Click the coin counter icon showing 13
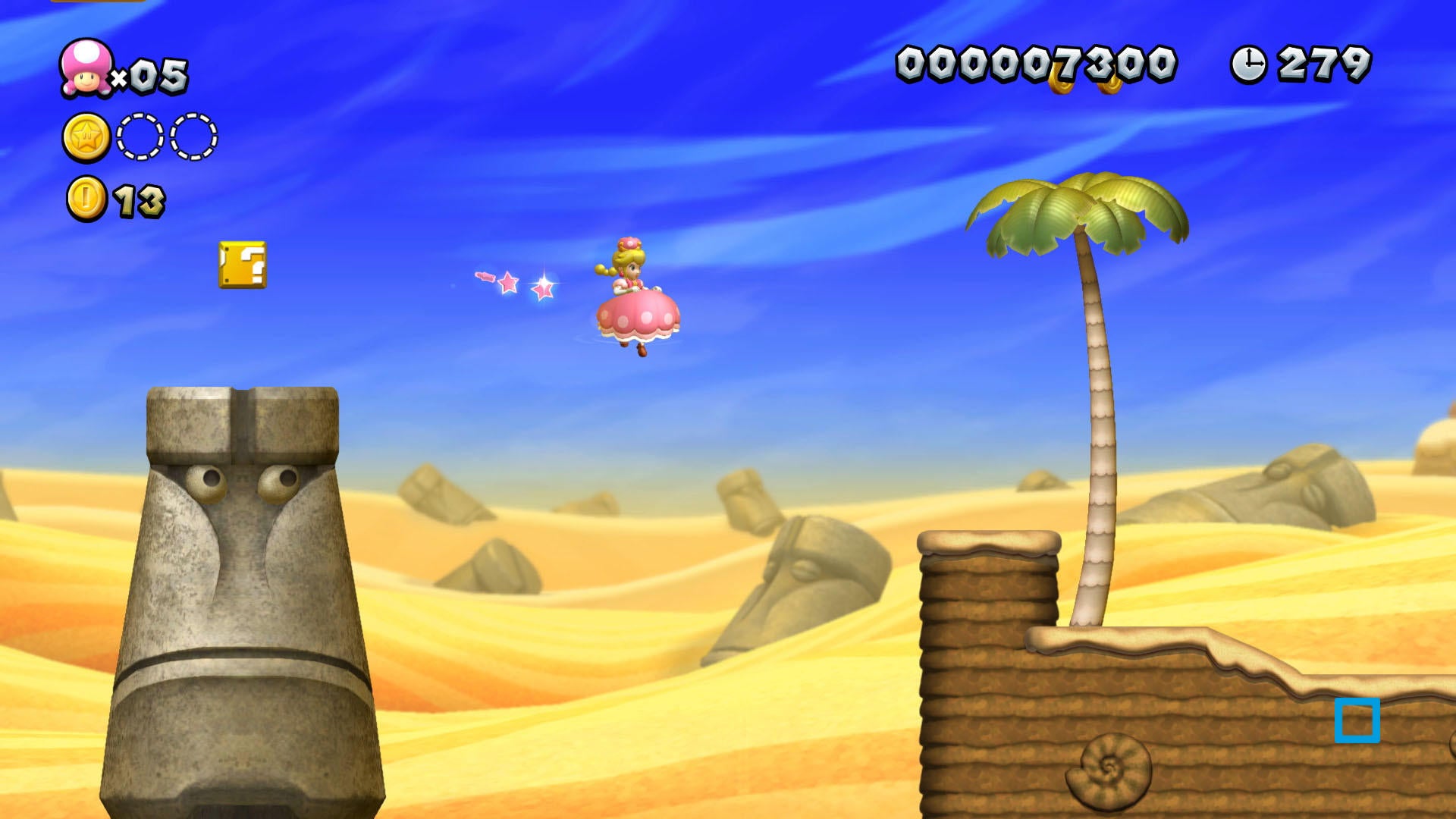This screenshot has height=819, width=1456. coord(85,199)
